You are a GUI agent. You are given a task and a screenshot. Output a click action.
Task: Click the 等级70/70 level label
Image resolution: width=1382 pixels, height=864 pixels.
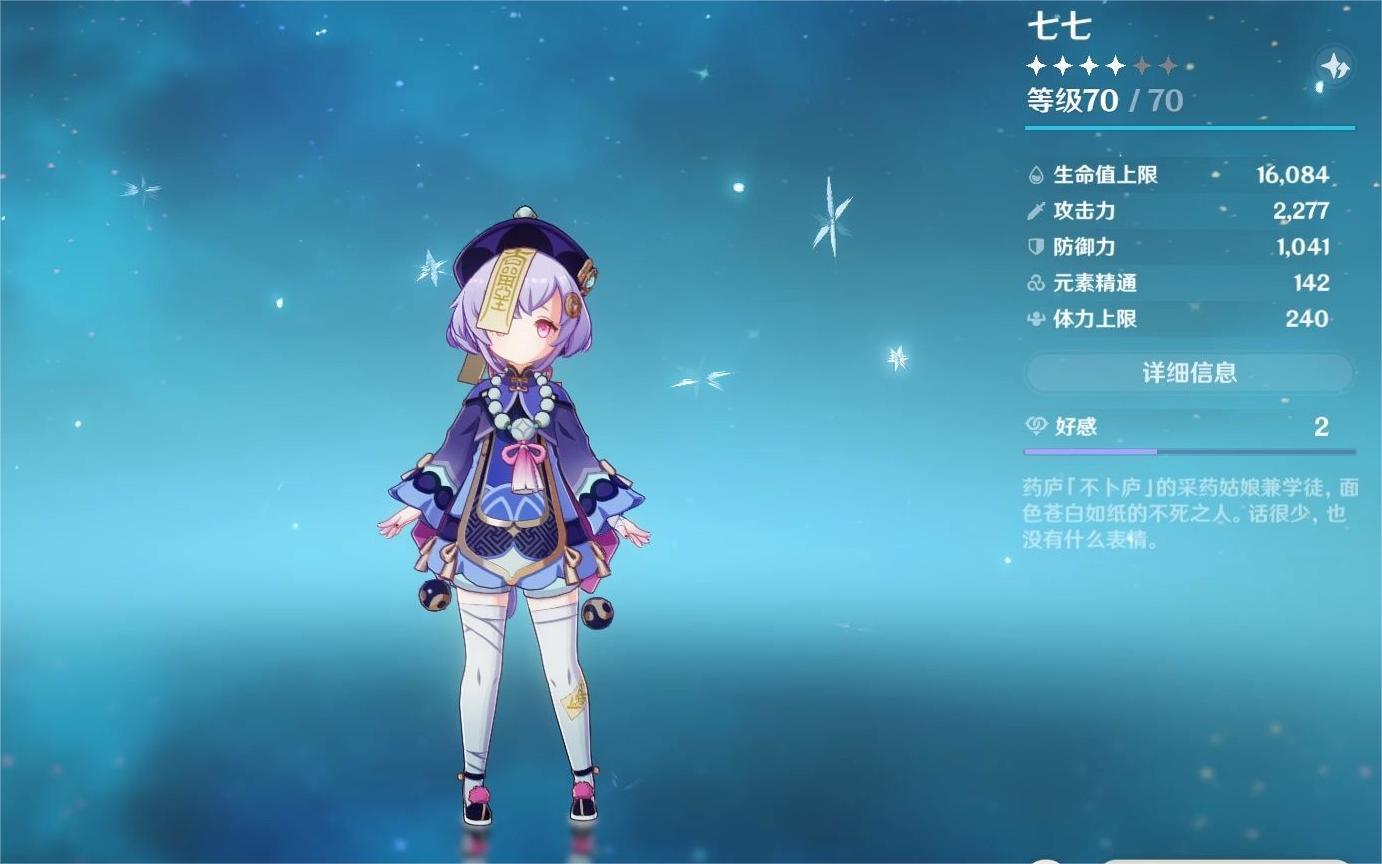pyautogui.click(x=1099, y=101)
